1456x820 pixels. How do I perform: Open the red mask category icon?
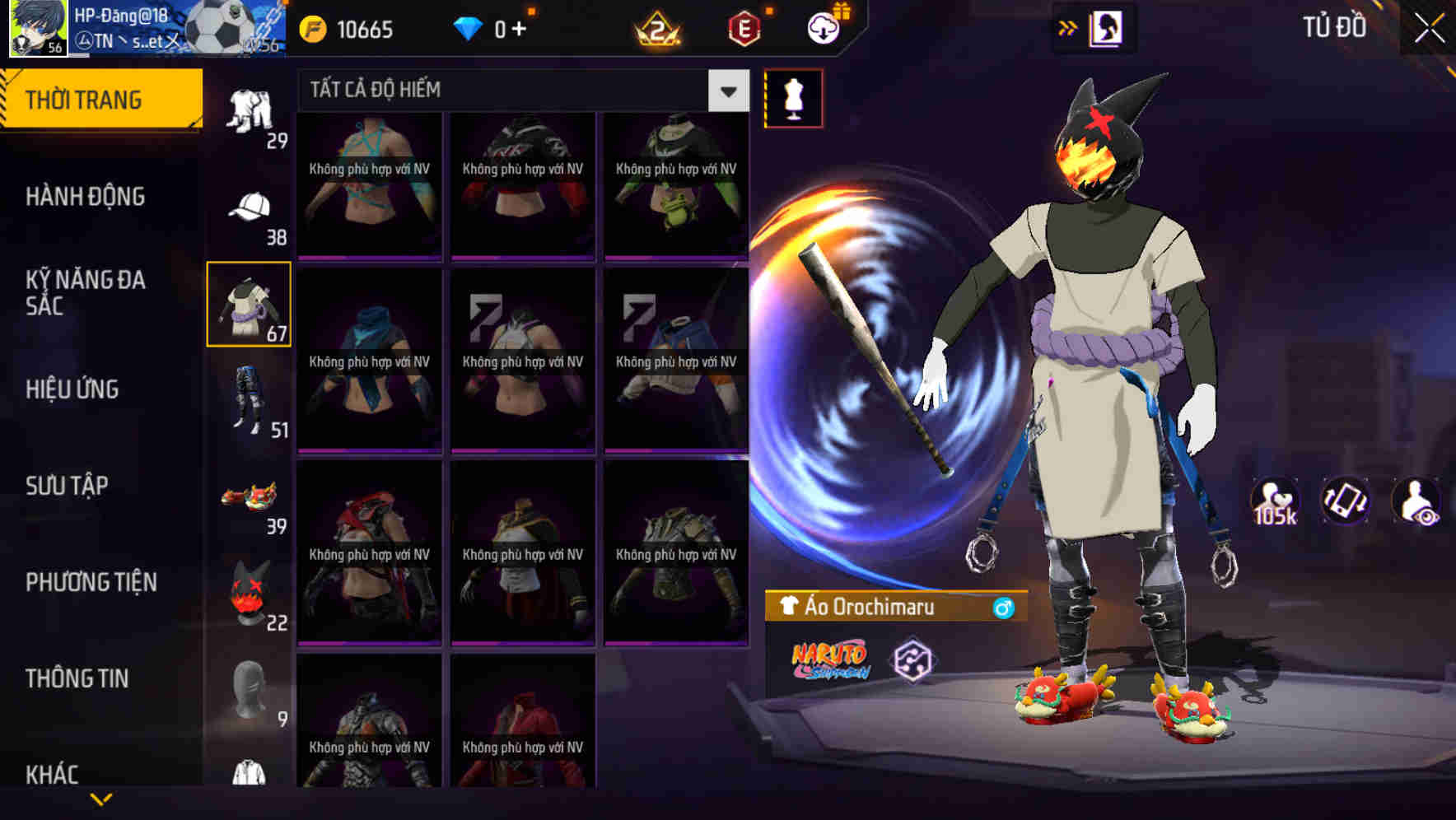(x=250, y=591)
